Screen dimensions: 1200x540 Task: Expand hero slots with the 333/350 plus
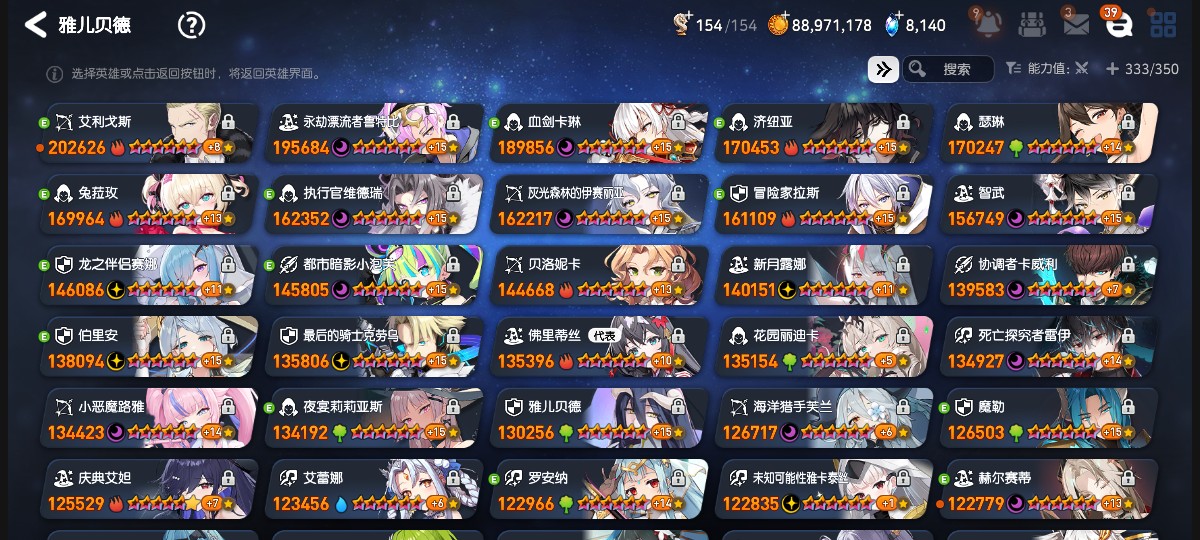coord(1113,69)
